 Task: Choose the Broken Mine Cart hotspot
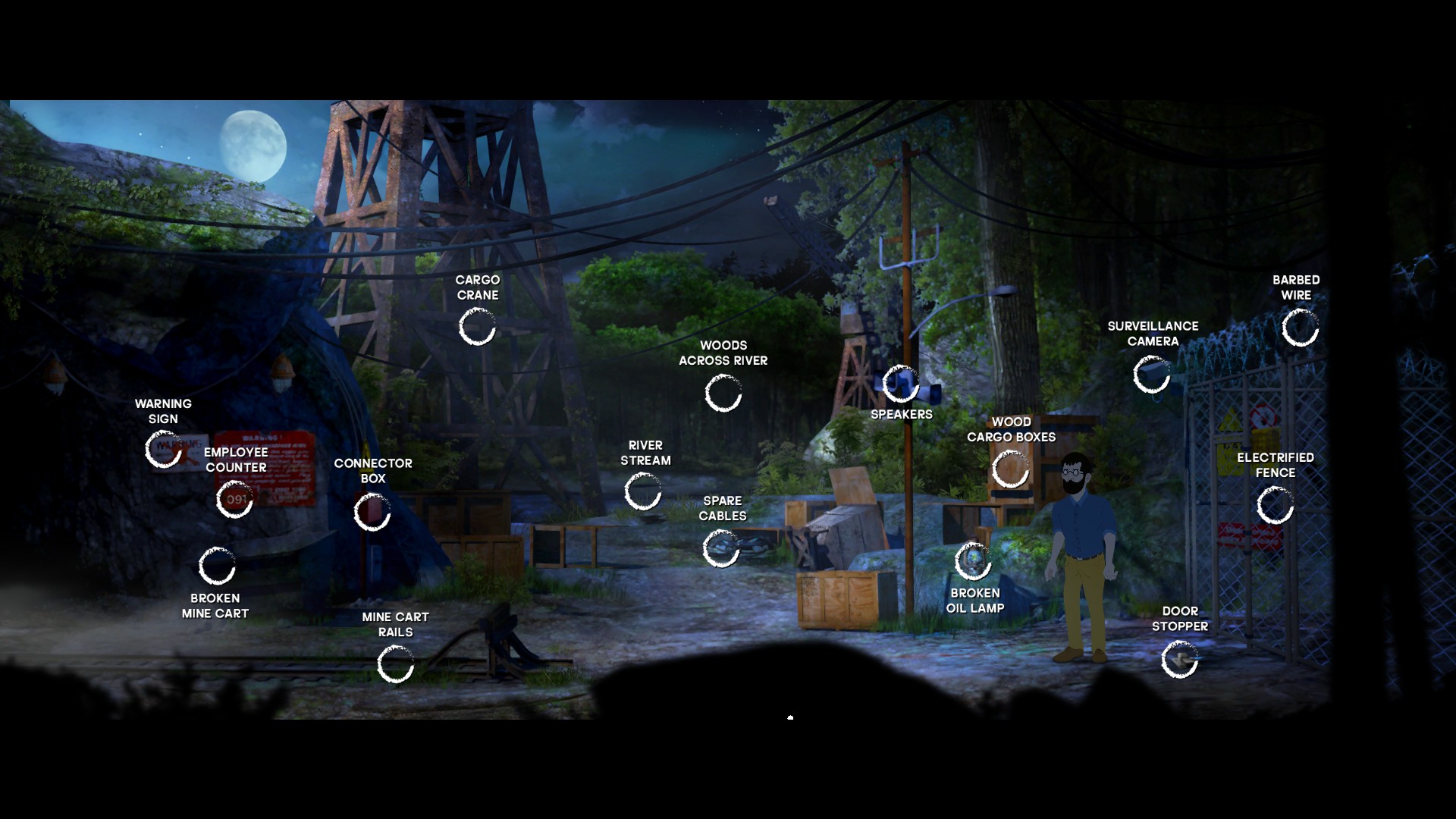coord(217,566)
